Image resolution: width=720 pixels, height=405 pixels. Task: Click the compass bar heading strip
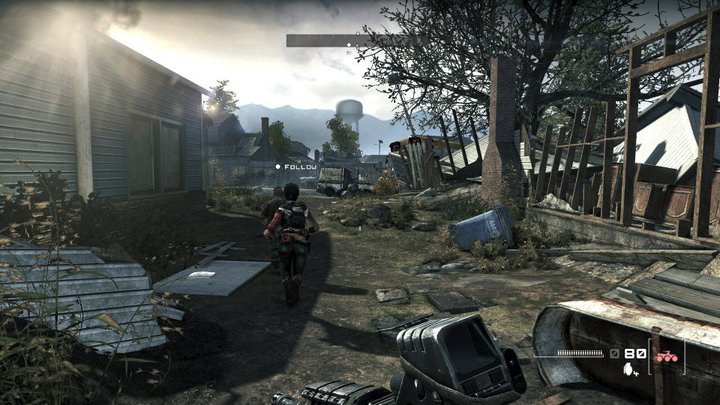tap(347, 41)
